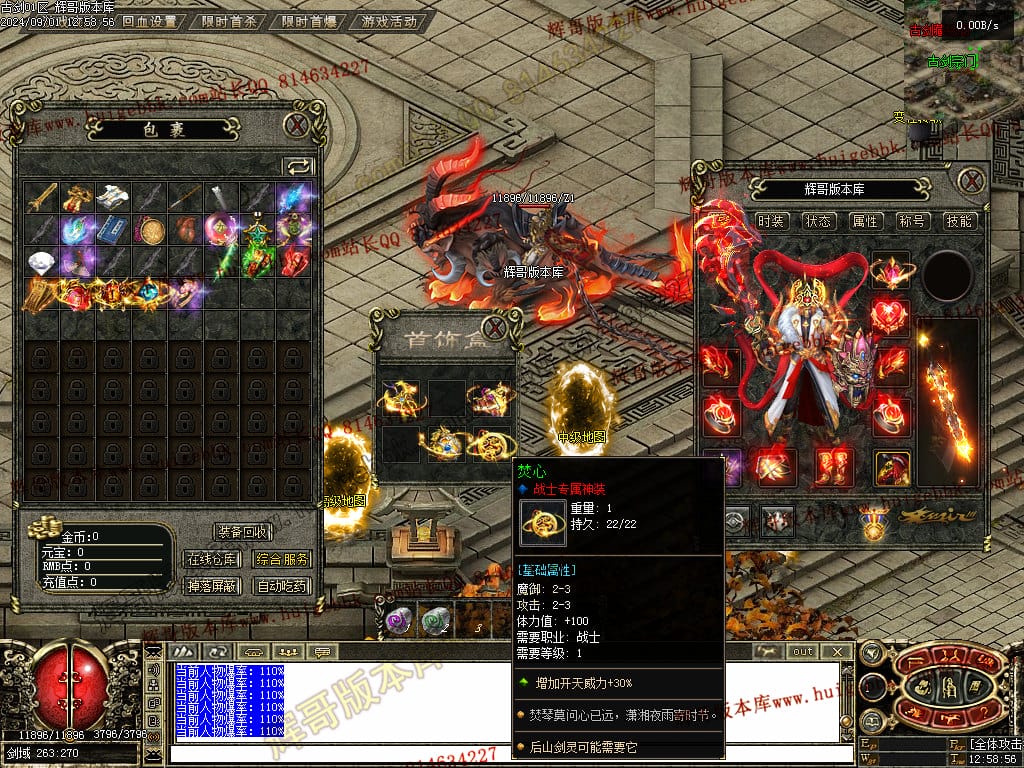The height and width of the screenshot is (768, 1024).
Task: Click the 装备回收 button
Action: click(243, 533)
